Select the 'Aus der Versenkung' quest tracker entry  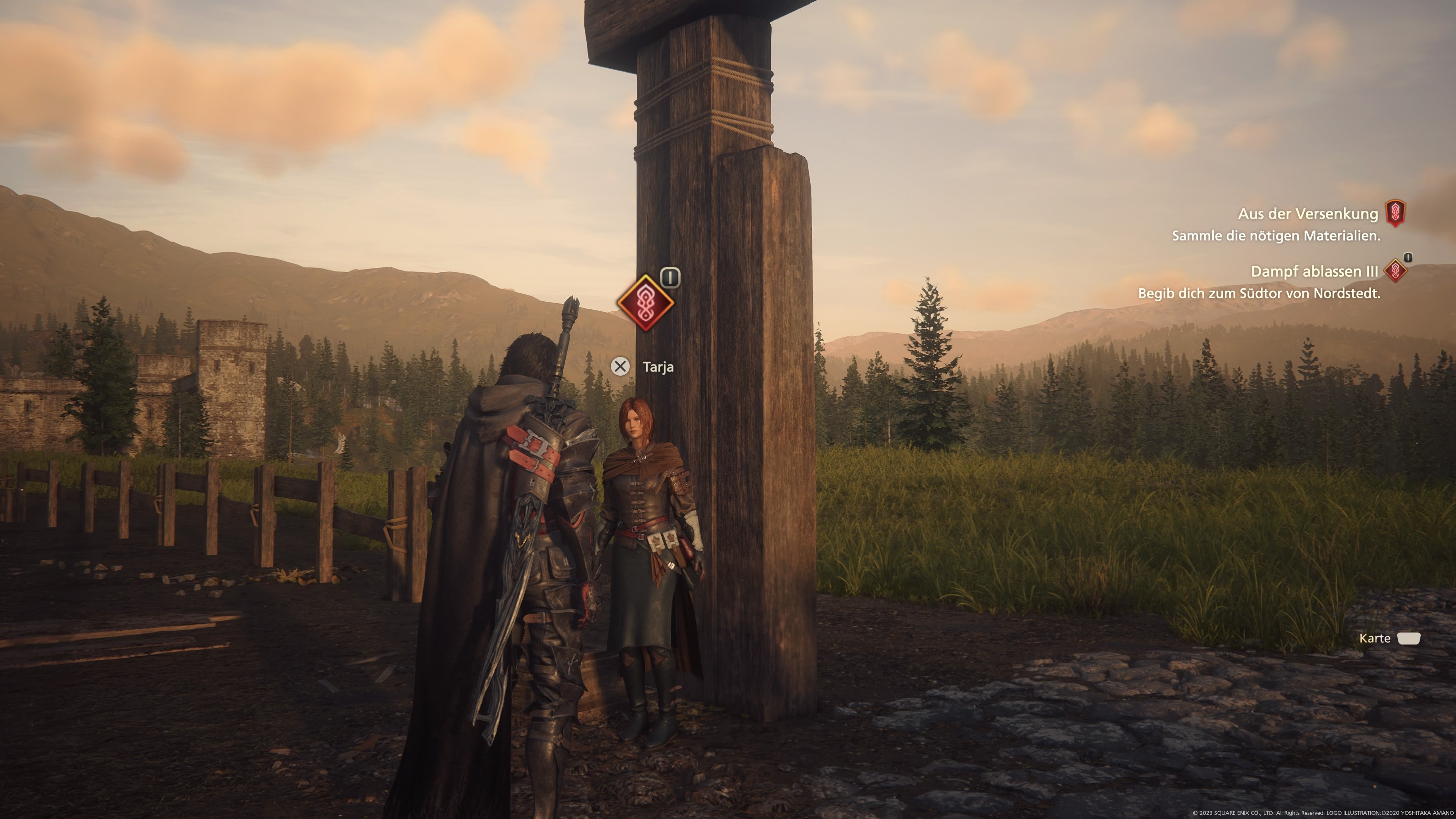[1307, 214]
